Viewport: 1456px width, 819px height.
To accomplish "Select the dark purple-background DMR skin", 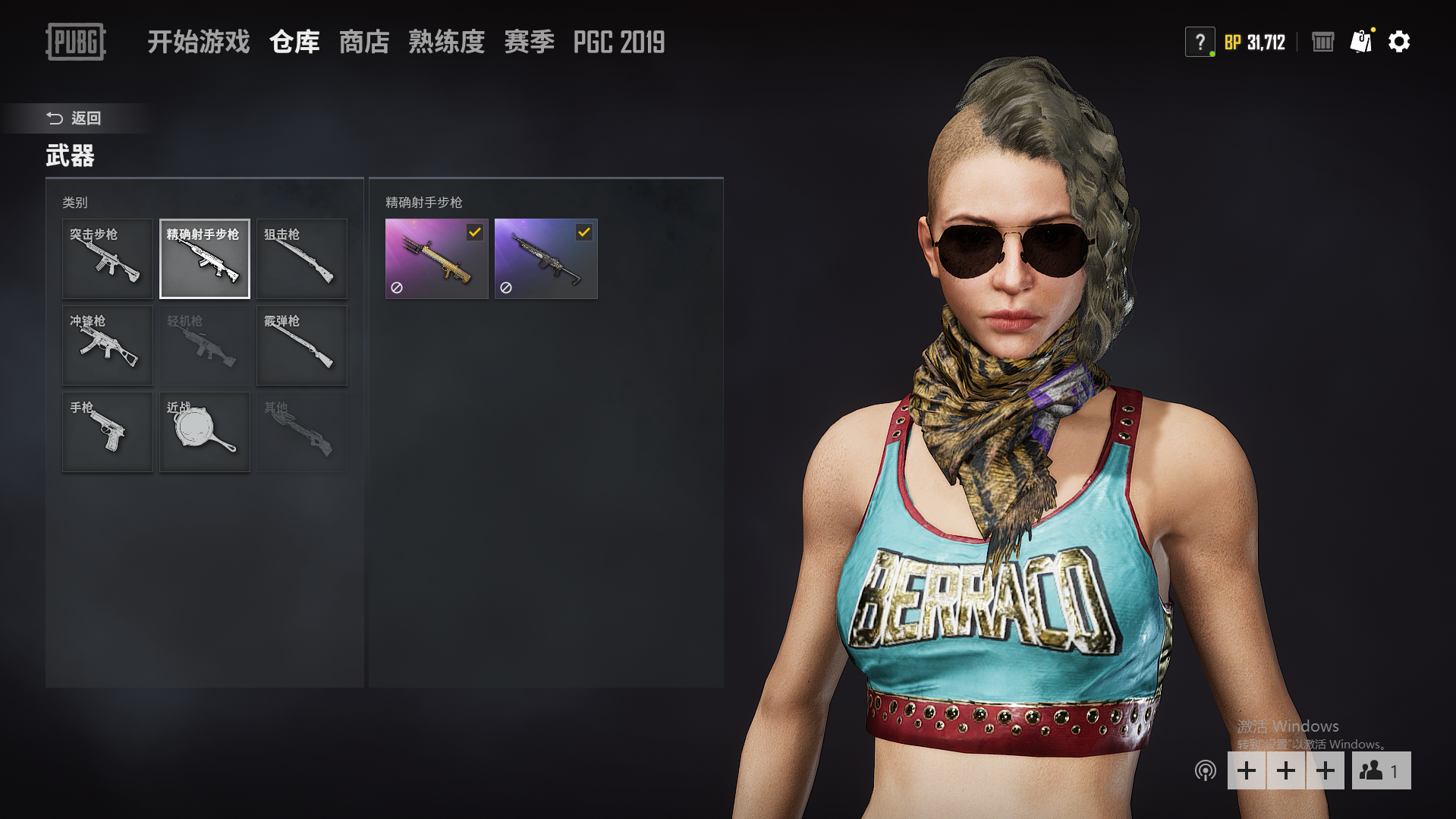I will [x=546, y=259].
